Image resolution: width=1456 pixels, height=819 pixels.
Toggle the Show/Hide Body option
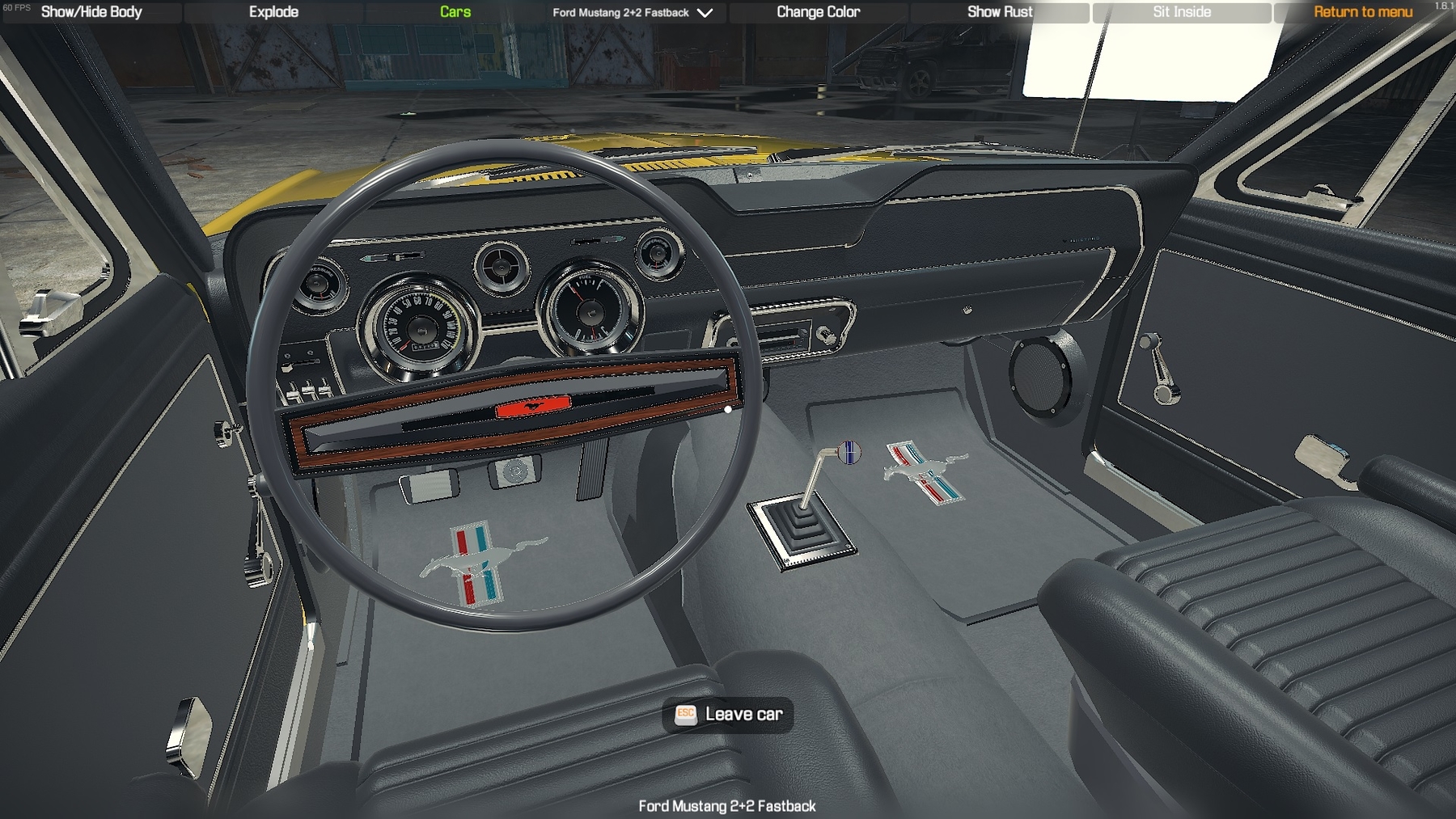click(x=91, y=12)
